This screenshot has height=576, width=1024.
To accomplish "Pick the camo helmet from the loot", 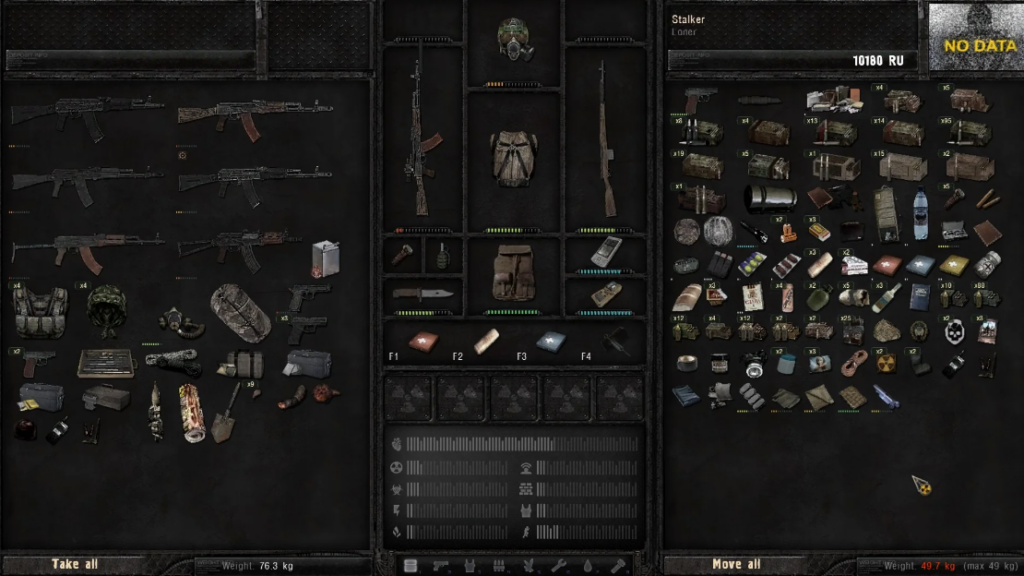I will coord(105,308).
